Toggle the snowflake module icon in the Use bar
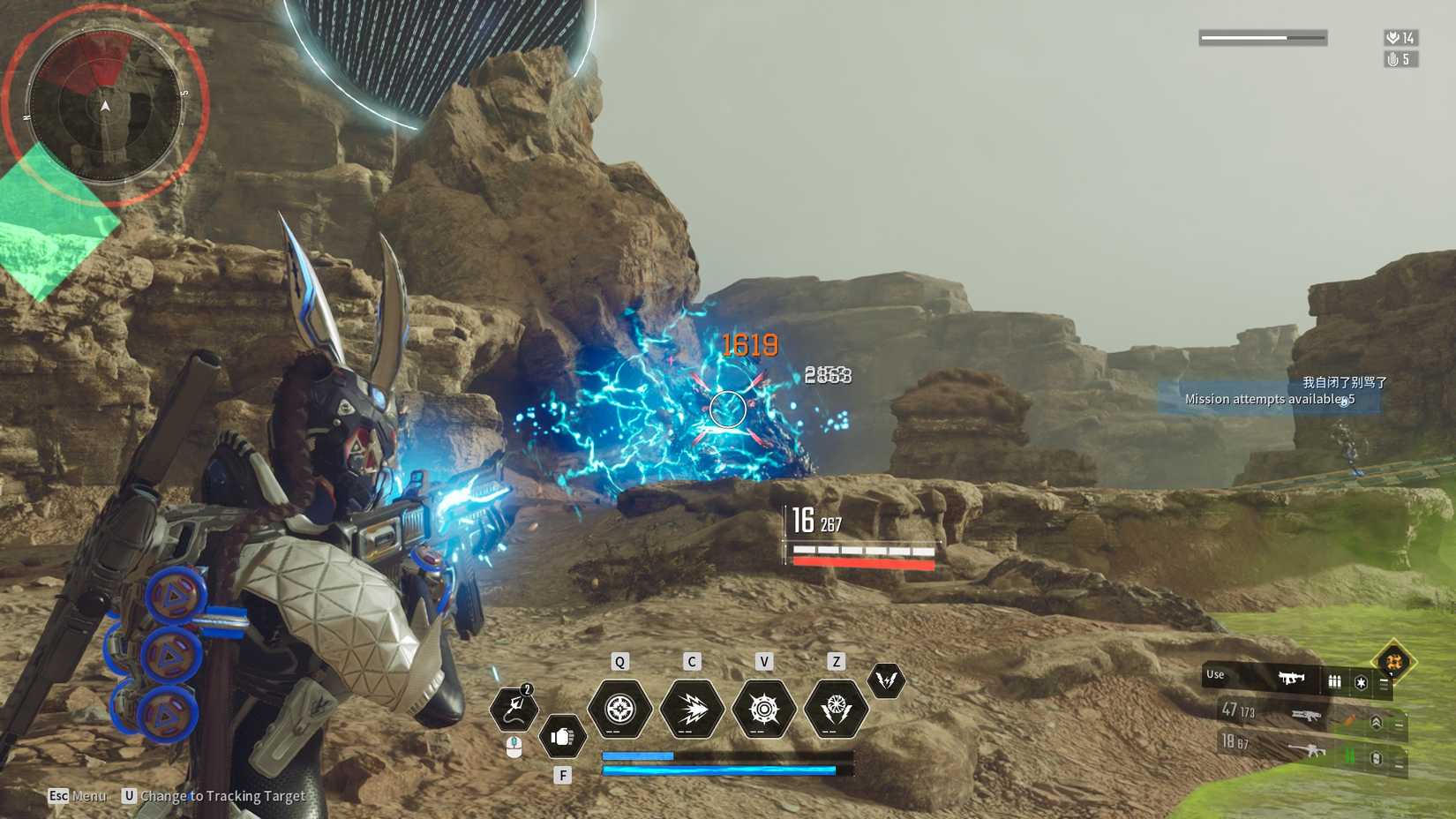This screenshot has width=1456, height=819. coord(1362,683)
